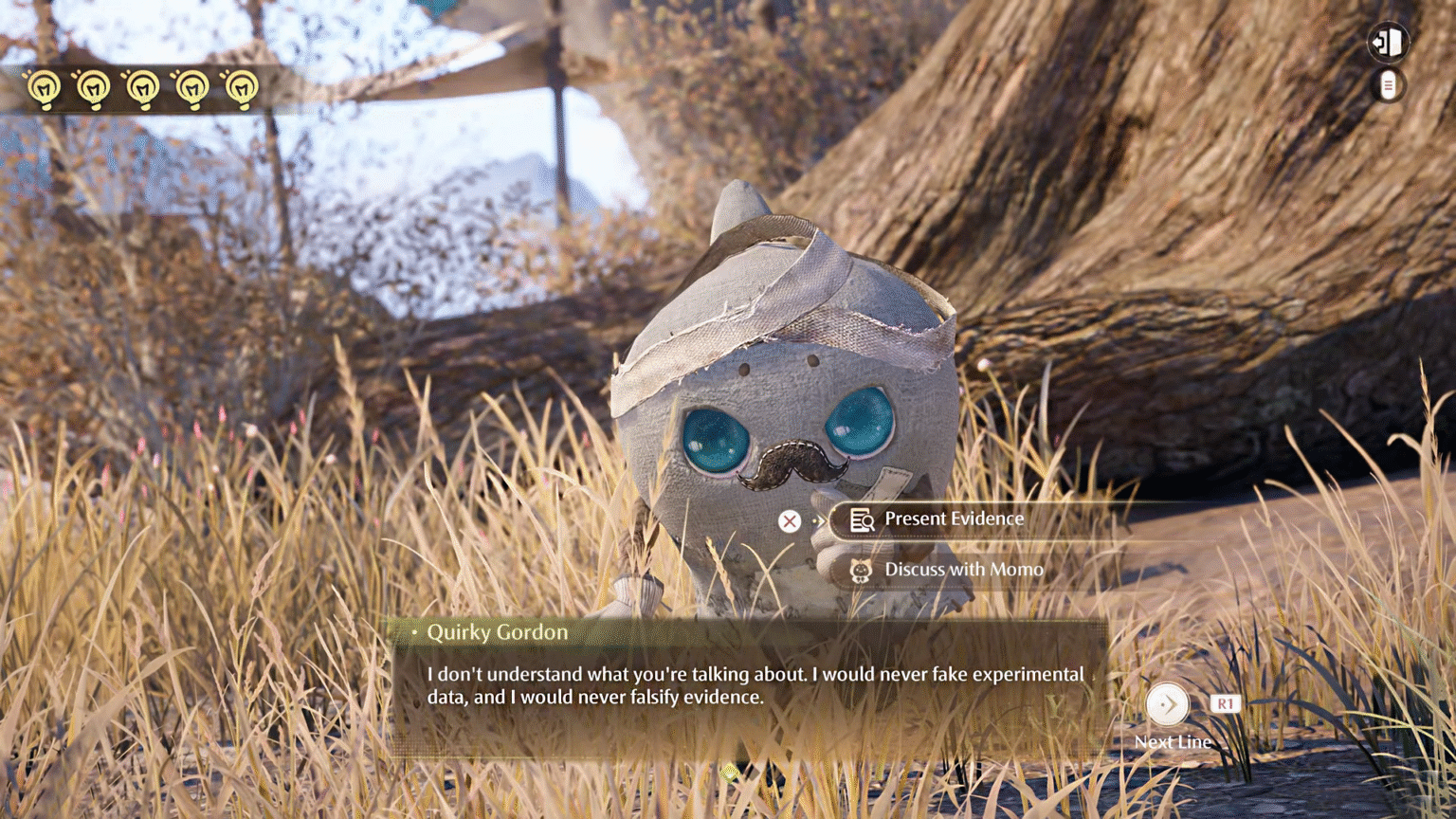
Task: Advance with the Next Line arrow button
Action: pos(1167,704)
